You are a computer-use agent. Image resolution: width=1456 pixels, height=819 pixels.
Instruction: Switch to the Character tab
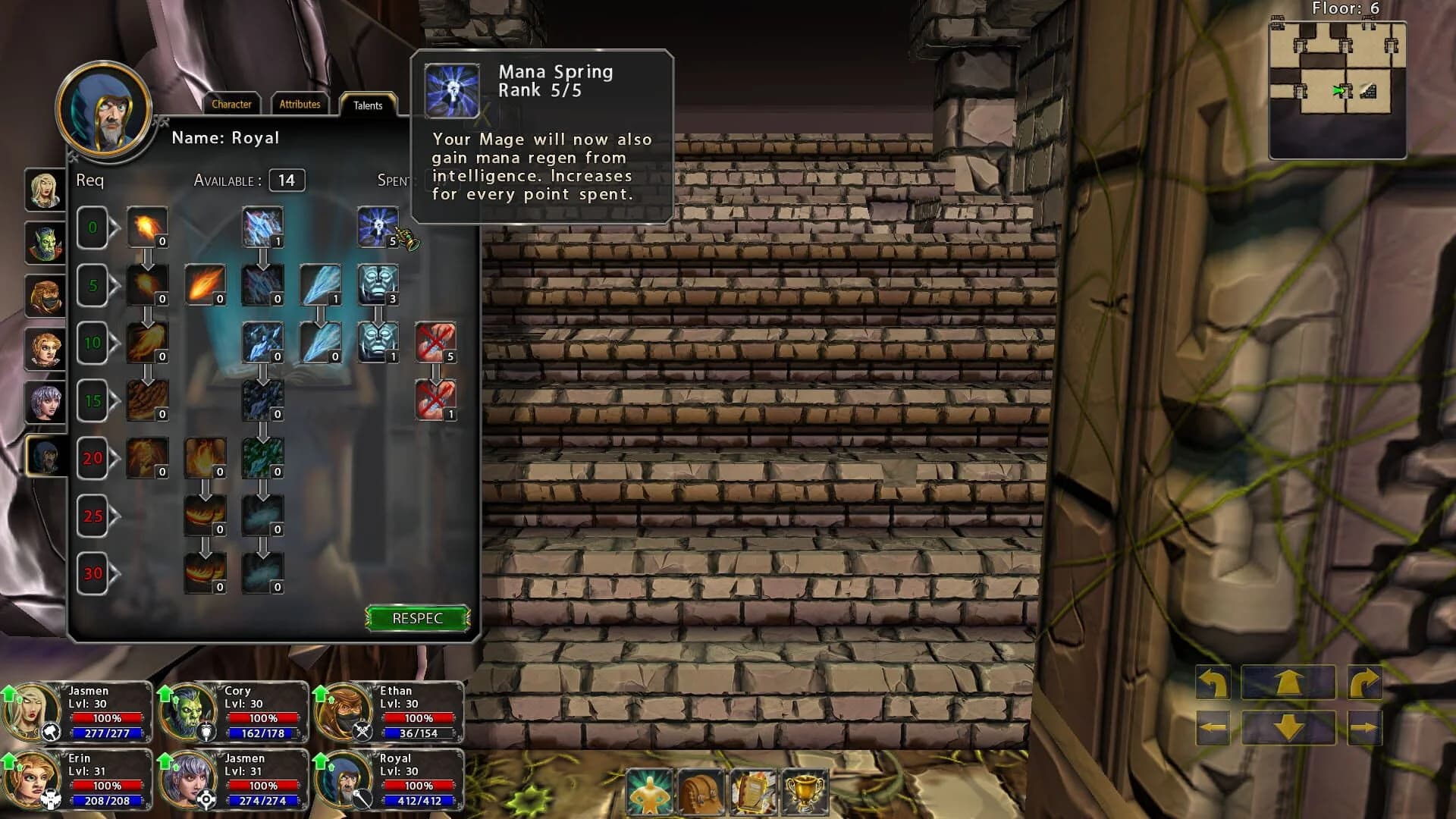tap(232, 104)
